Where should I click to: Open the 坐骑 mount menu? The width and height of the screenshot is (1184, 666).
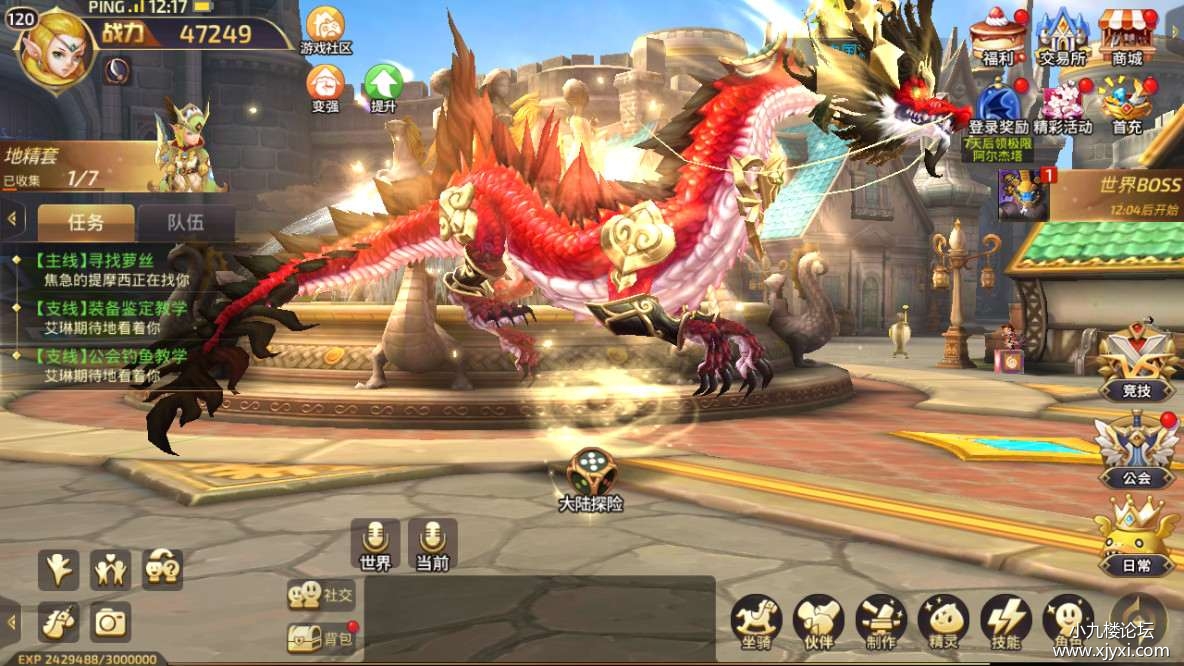(756, 622)
